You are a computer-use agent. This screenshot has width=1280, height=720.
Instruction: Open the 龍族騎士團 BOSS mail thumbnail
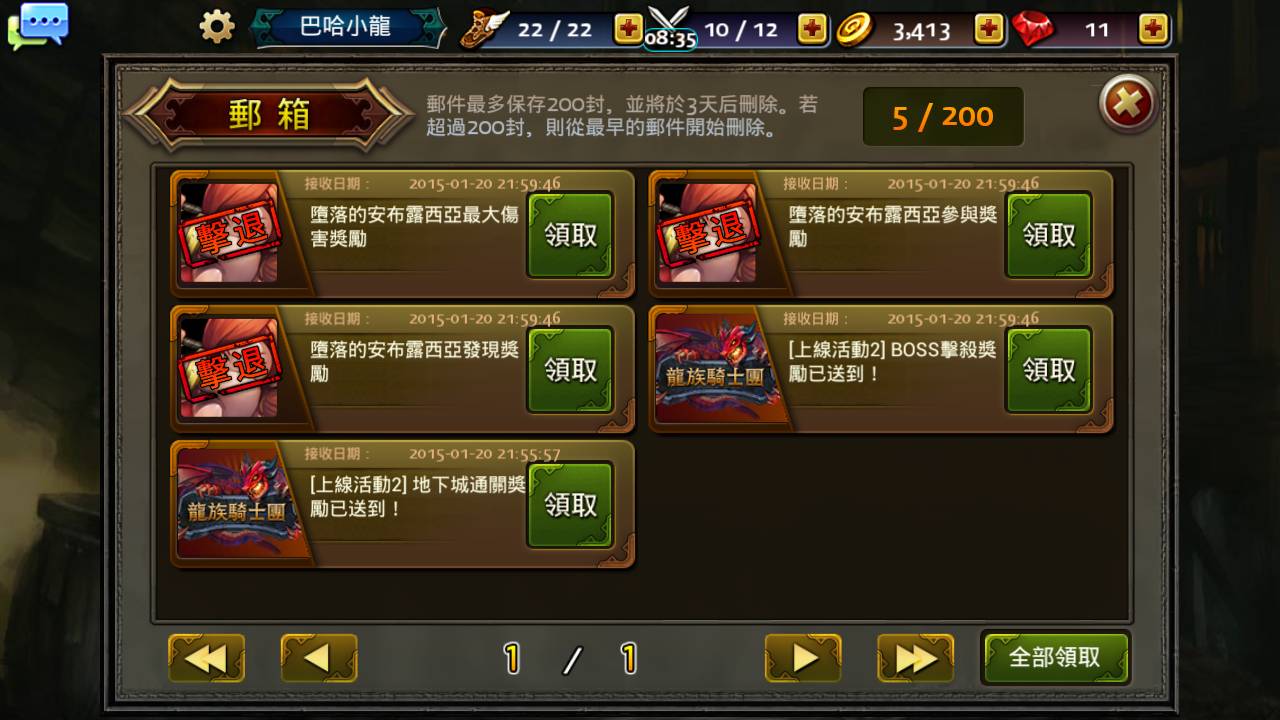click(722, 368)
